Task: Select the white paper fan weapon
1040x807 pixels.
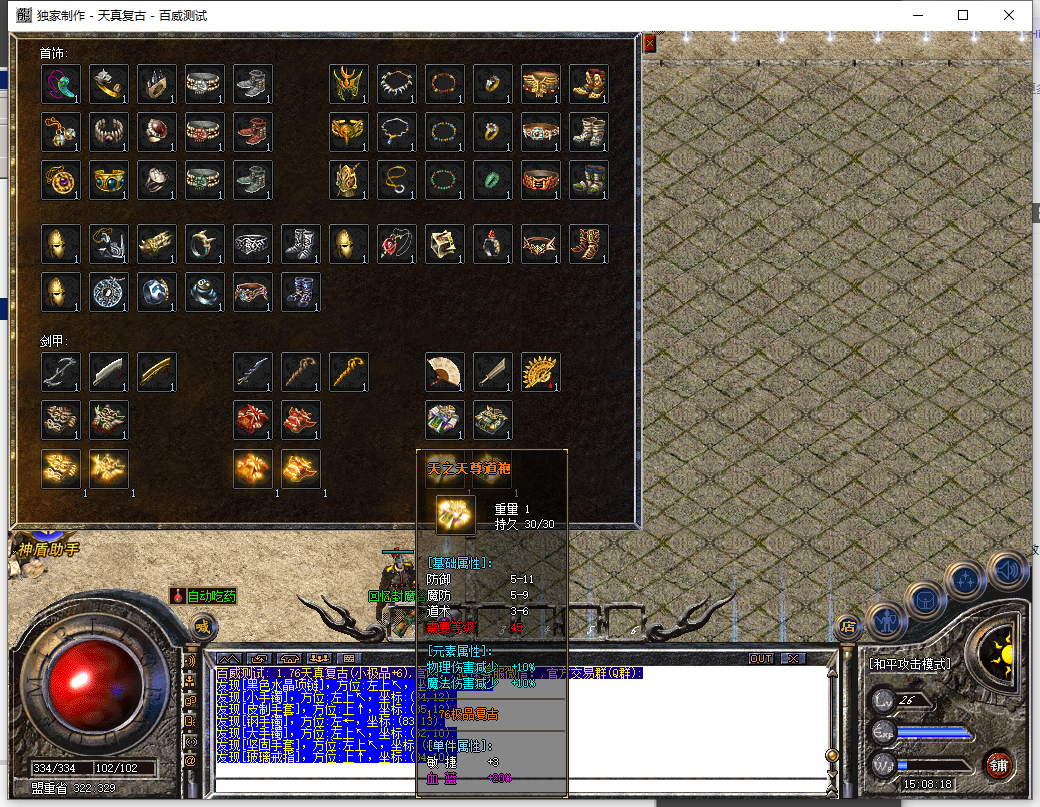Action: 444,372
